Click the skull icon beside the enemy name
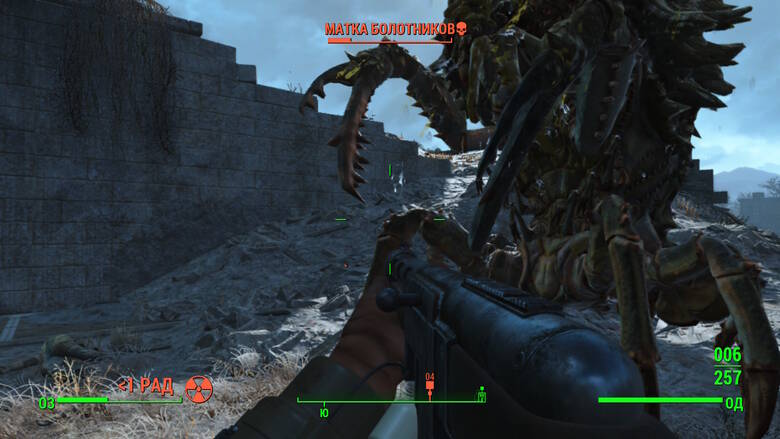This screenshot has width=780, height=439. pyautogui.click(x=461, y=29)
